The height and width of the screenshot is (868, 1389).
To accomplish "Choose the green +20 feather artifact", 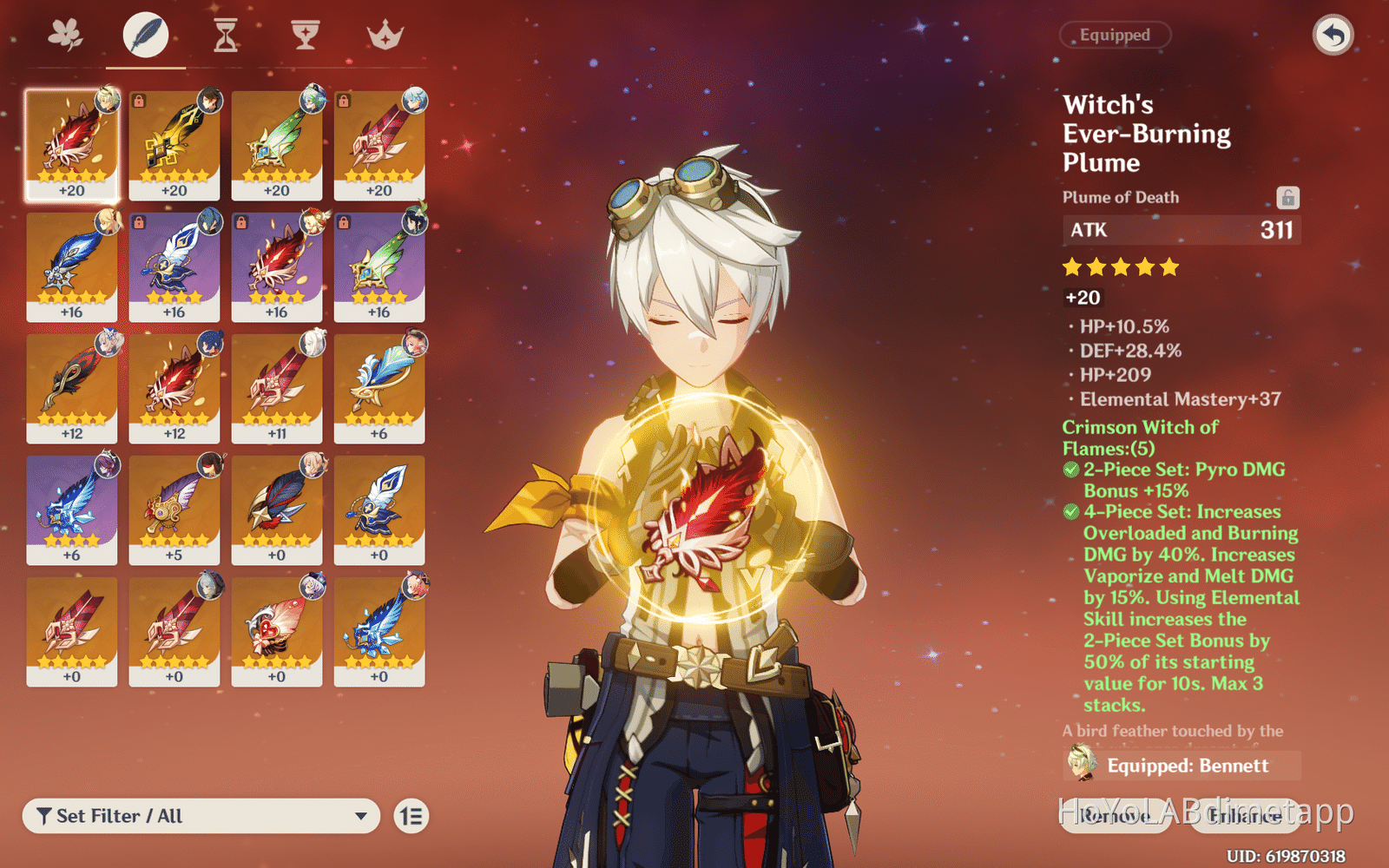I will click(x=277, y=145).
